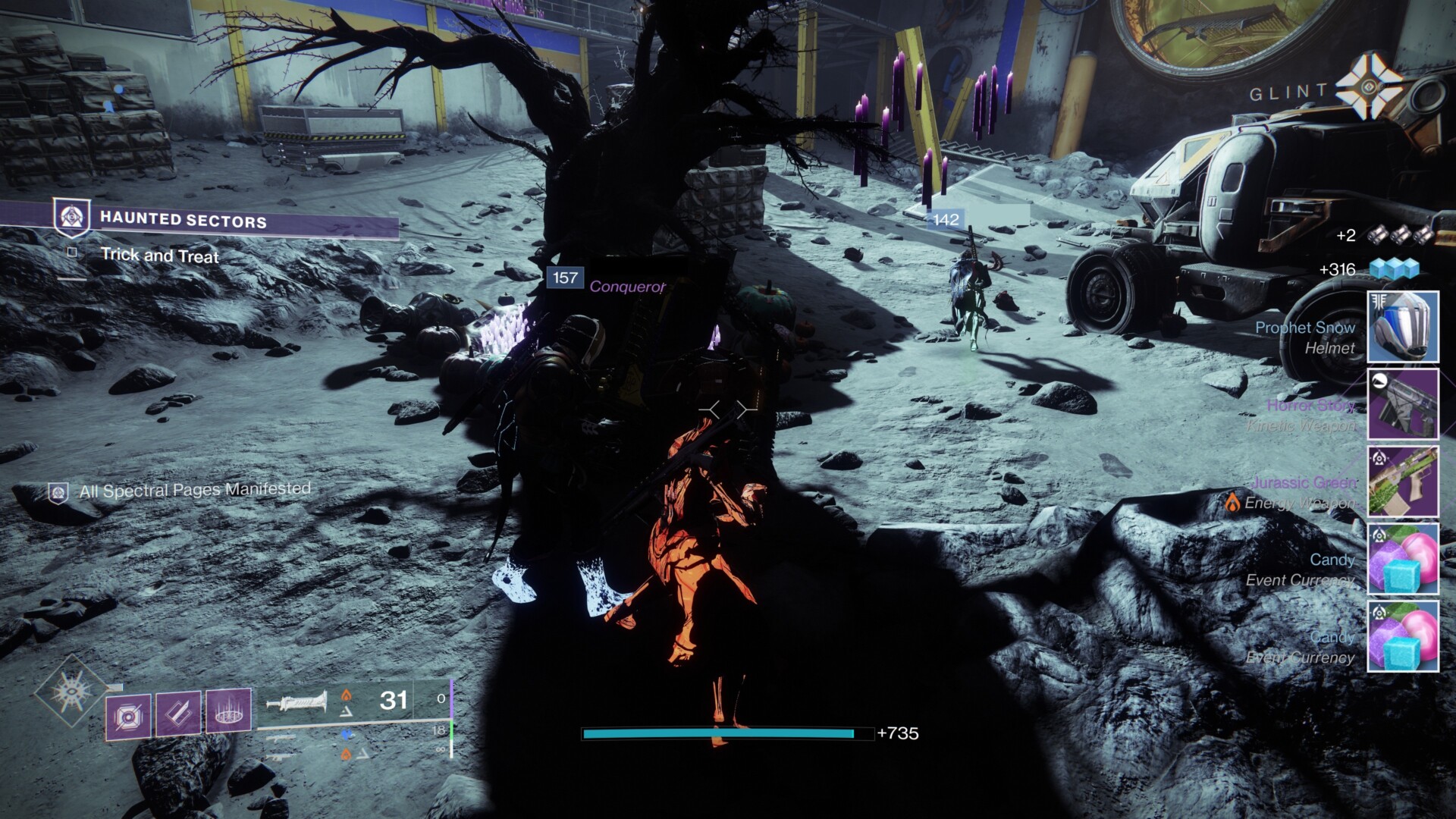Activate the spiky eye super ability

tap(71, 692)
